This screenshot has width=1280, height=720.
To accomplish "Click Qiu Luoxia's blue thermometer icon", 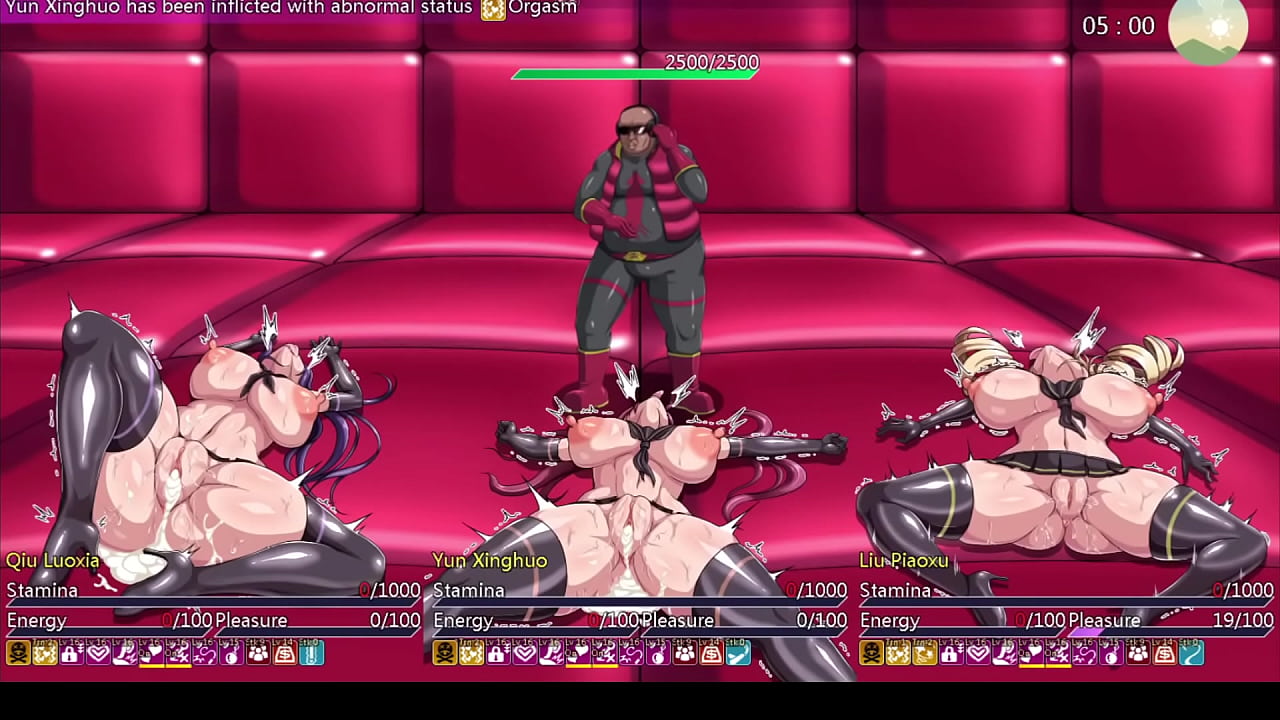I will coord(311,653).
